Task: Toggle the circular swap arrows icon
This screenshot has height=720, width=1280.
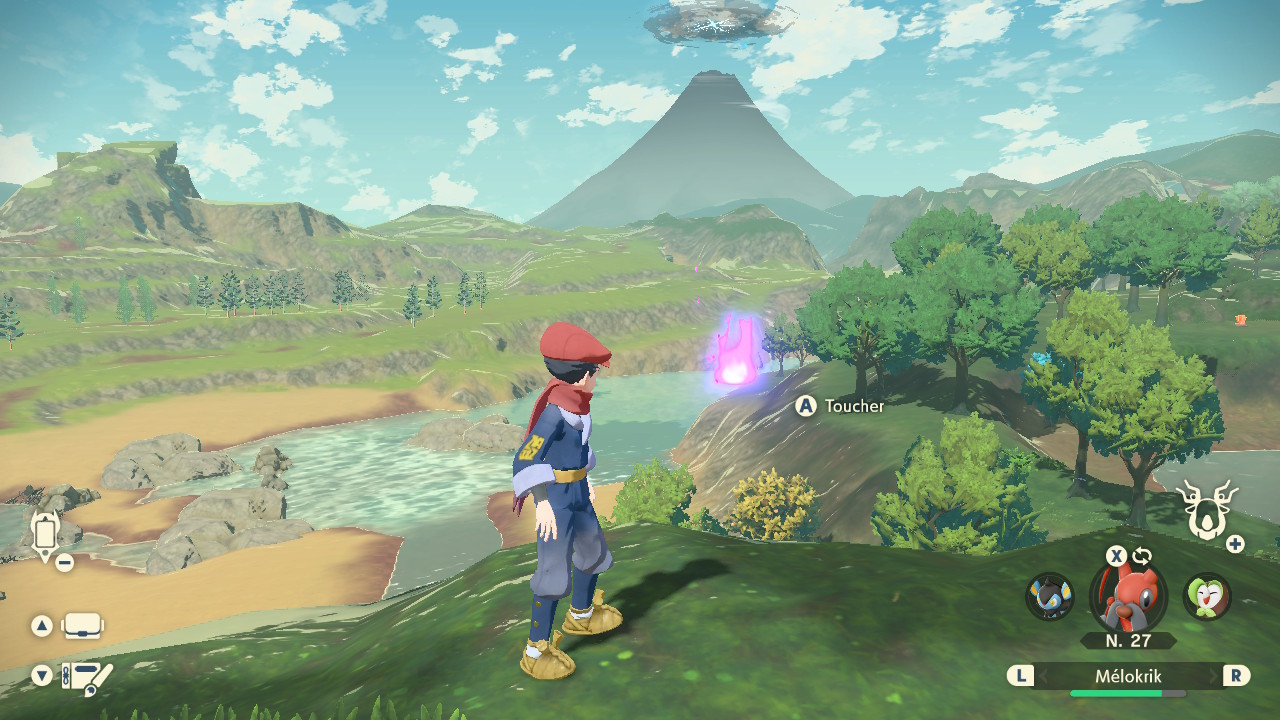Action: 1142,557
